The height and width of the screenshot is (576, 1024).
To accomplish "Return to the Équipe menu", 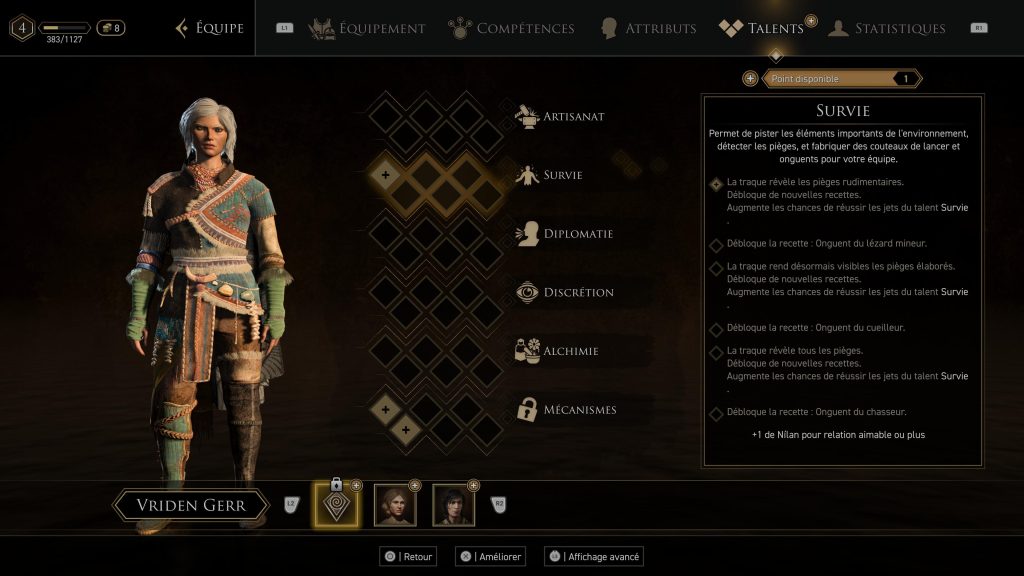I will pos(209,28).
